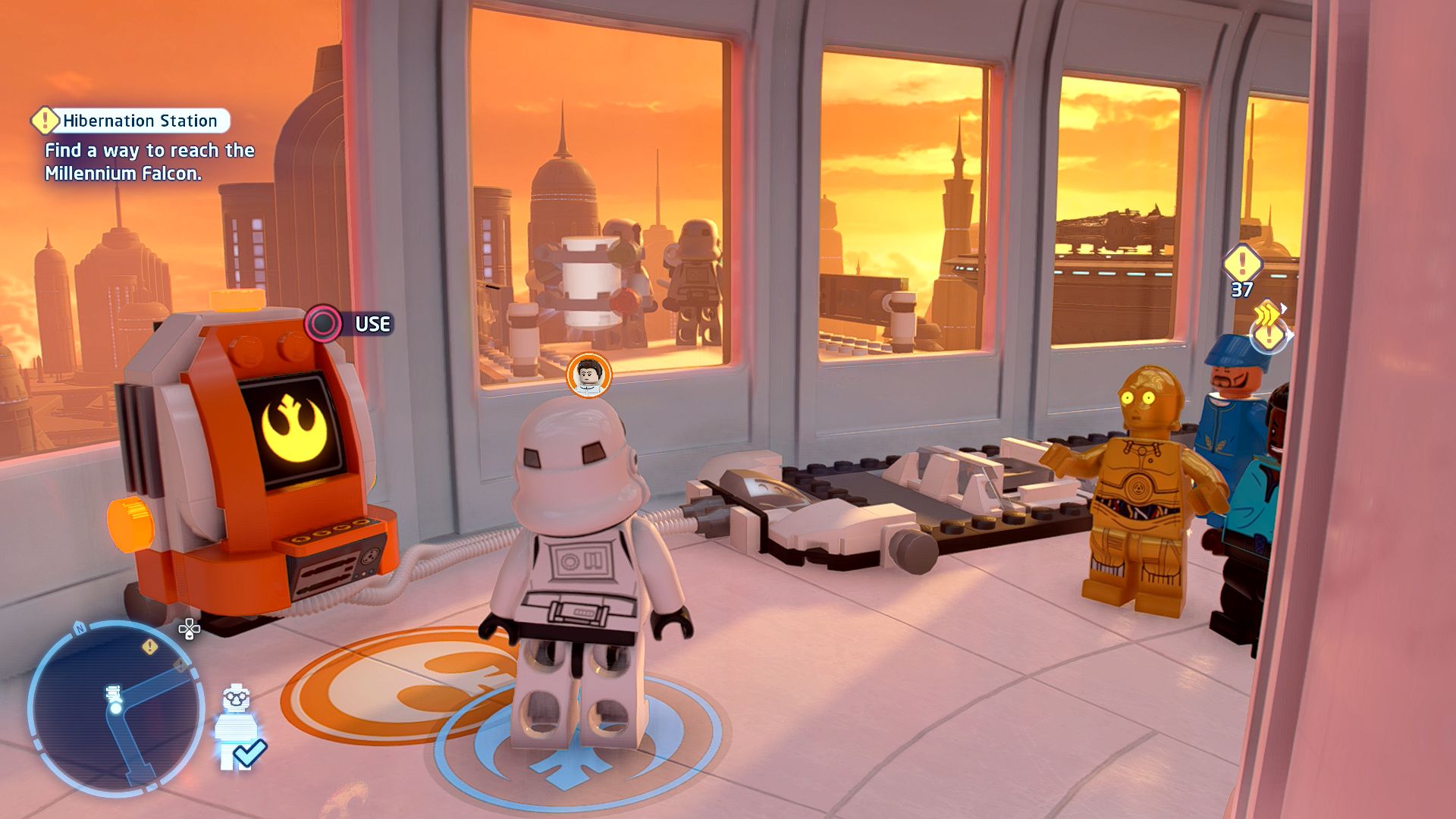Select the character disguise icon with checkmark

(x=238, y=728)
